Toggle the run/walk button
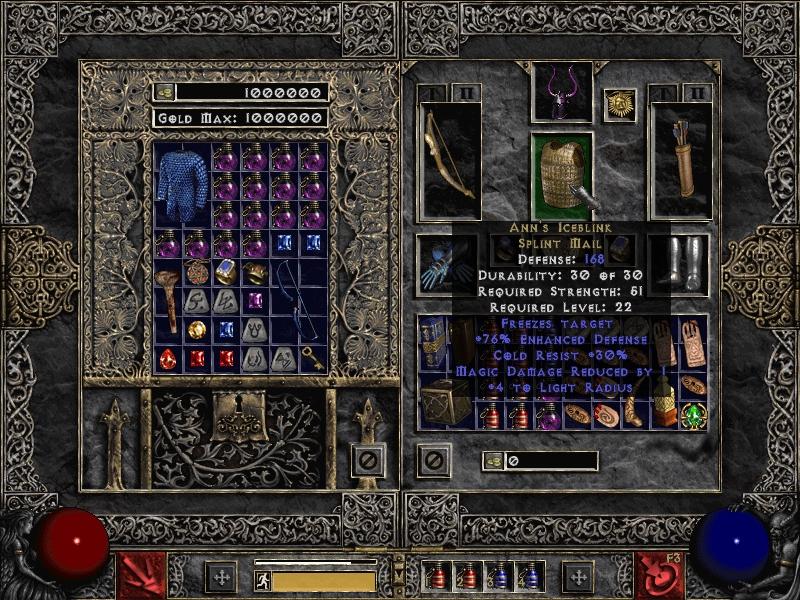Image resolution: width=800 pixels, height=600 pixels. coord(263,580)
